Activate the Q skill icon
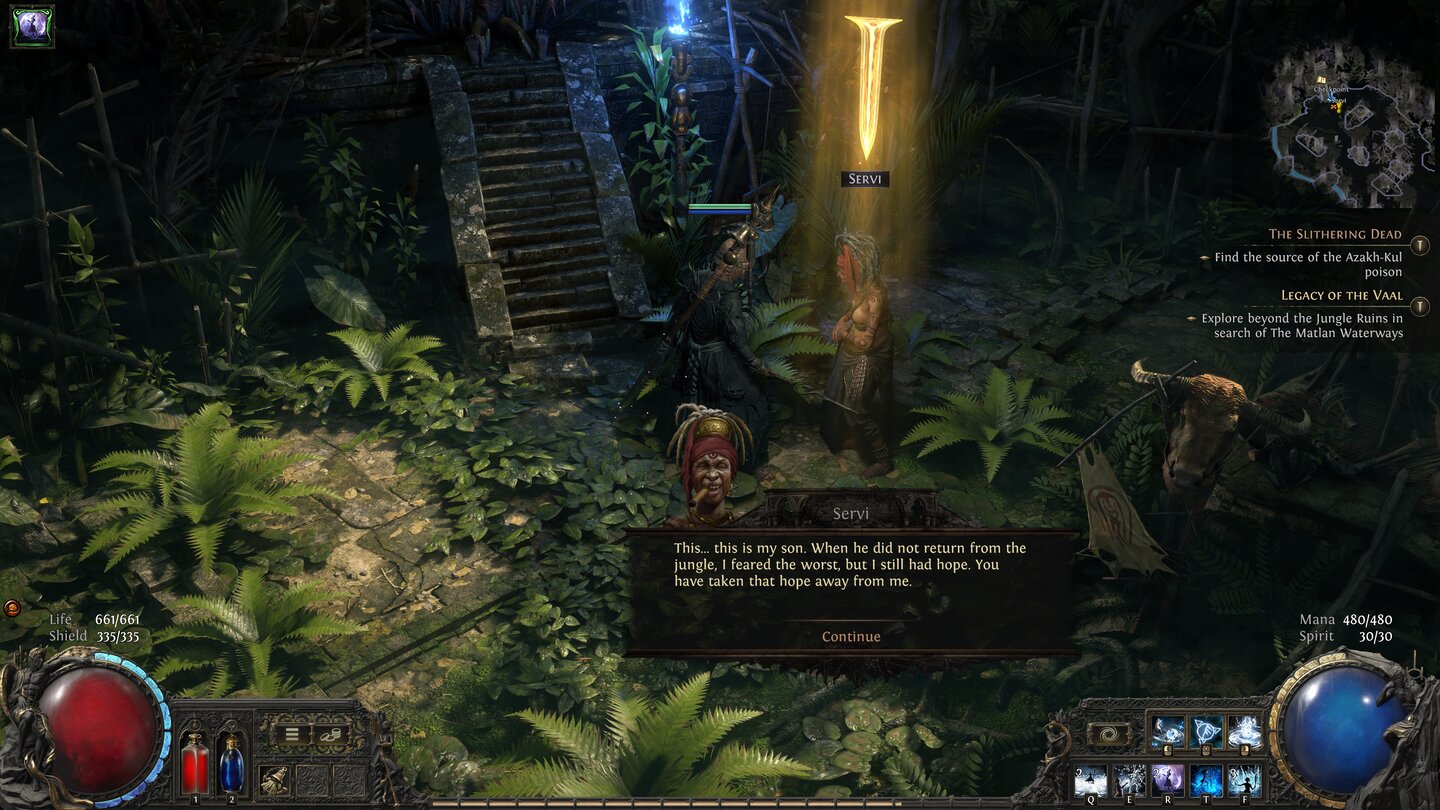The height and width of the screenshot is (810, 1440). click(x=1090, y=778)
